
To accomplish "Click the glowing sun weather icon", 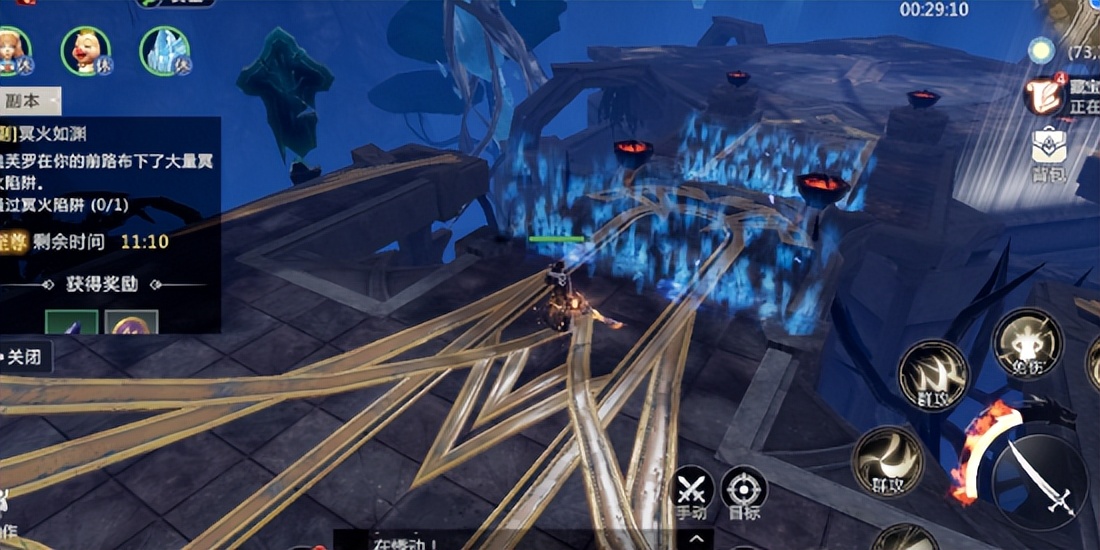I will click(1042, 50).
